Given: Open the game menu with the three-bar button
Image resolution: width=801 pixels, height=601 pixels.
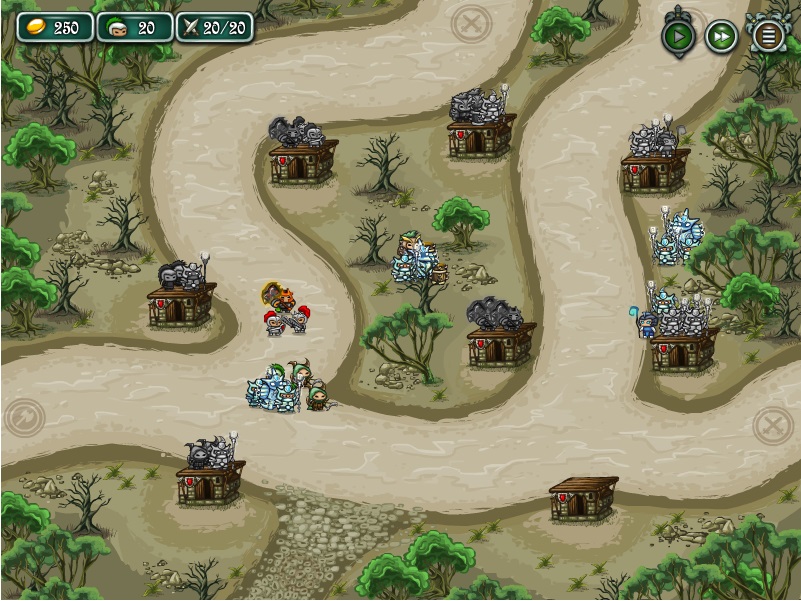Looking at the screenshot, I should point(768,37).
